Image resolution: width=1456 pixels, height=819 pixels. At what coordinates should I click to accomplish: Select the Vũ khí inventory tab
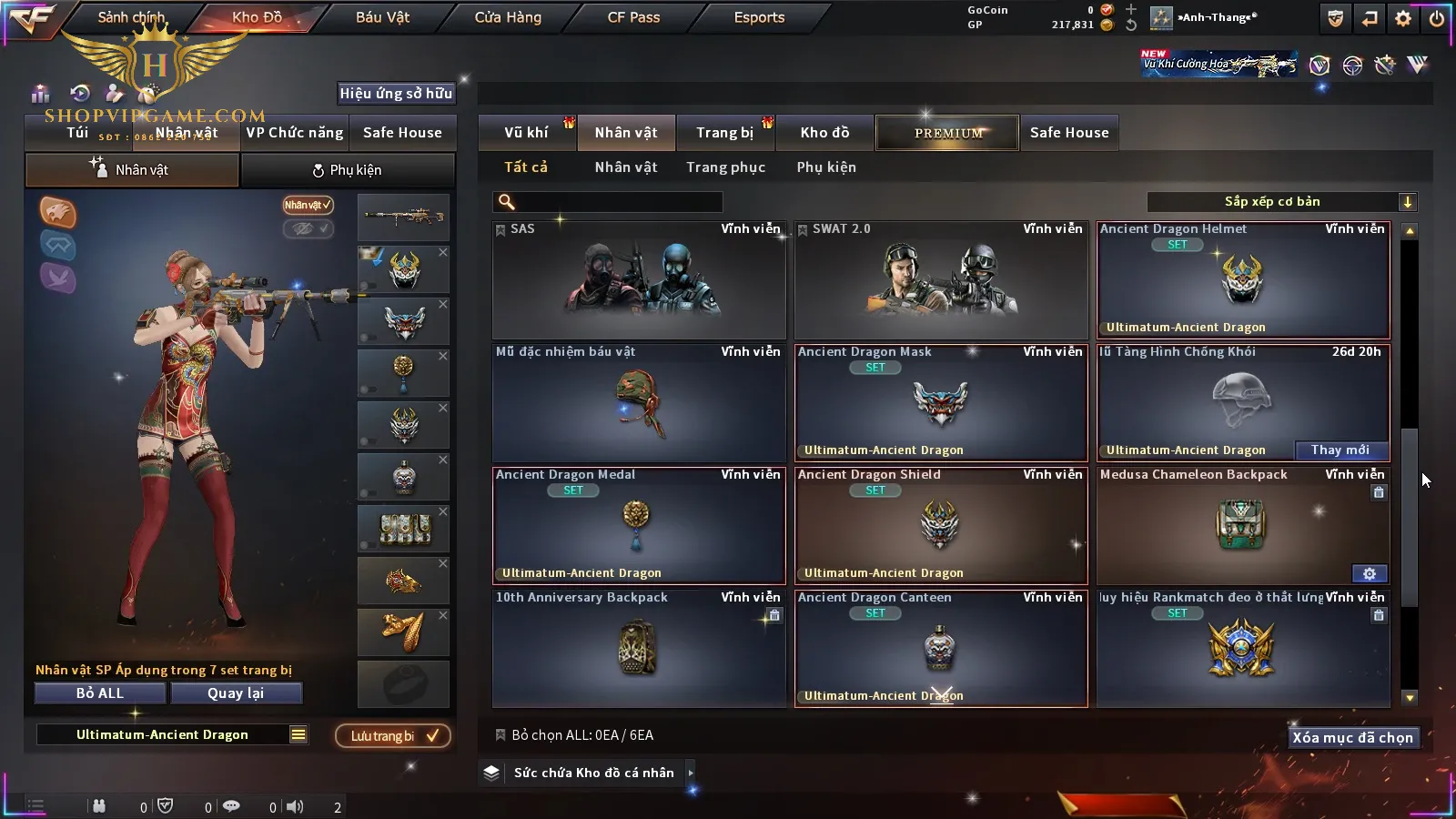pos(526,133)
